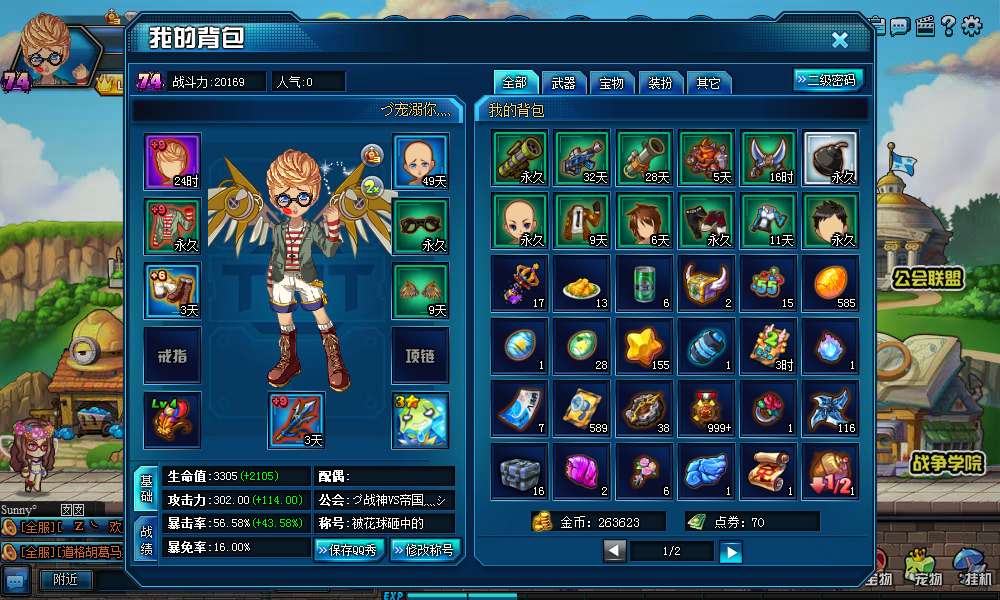Open the gear settings icon
Screen dimensions: 1000x600
[971, 25]
